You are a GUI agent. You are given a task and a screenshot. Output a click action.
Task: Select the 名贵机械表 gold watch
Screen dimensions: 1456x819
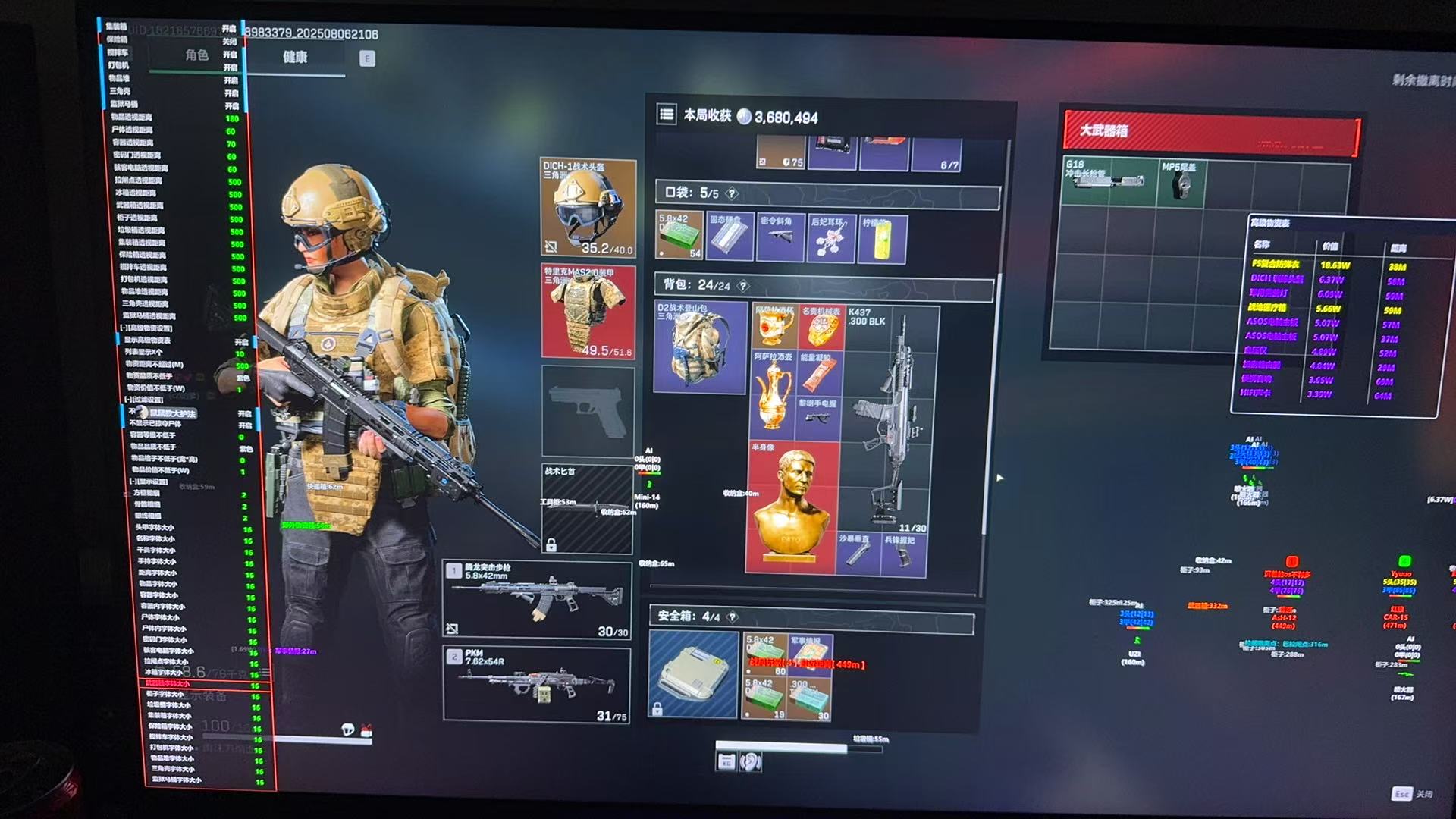(x=820, y=328)
